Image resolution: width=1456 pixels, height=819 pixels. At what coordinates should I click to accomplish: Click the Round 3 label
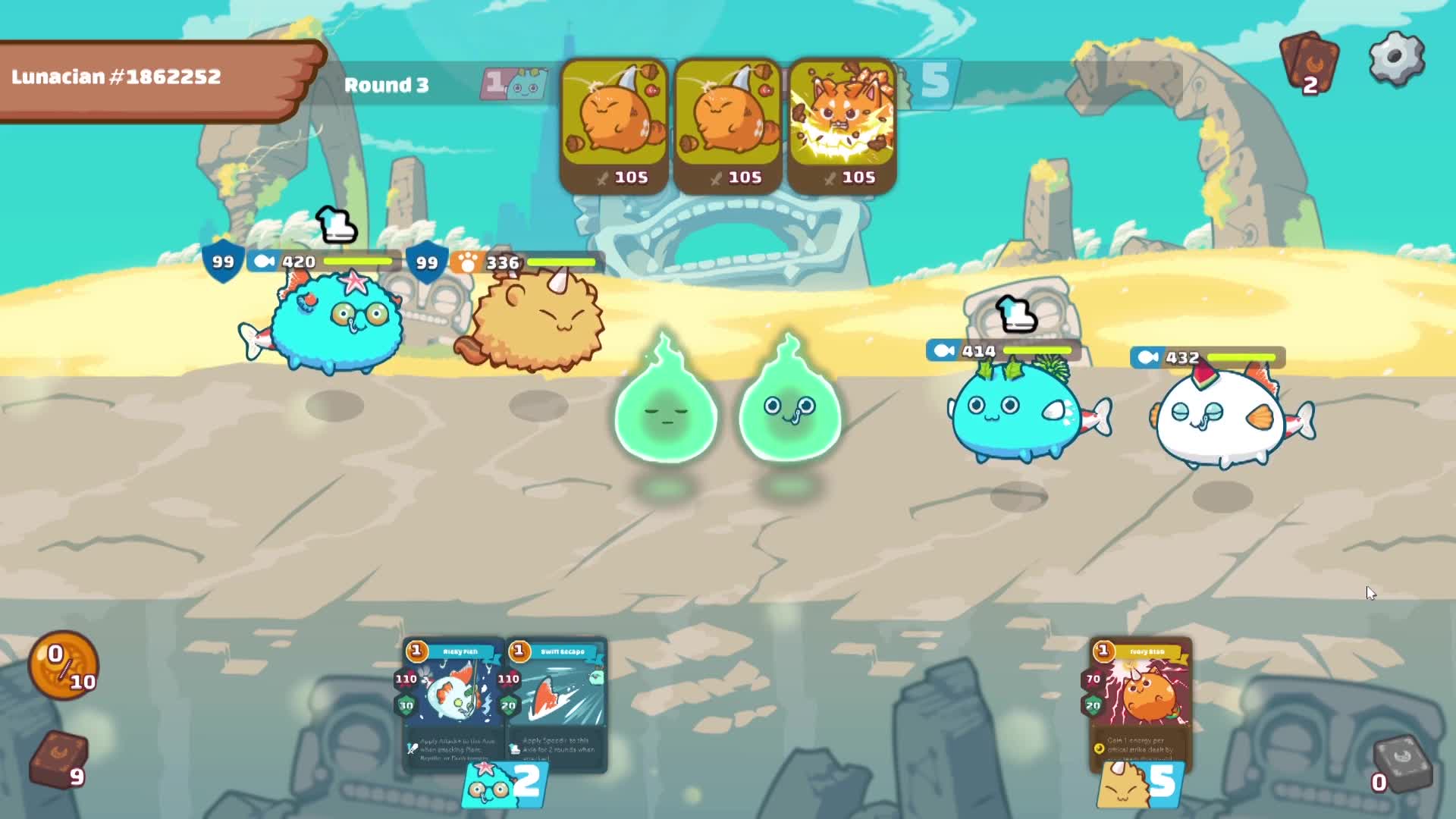tap(388, 85)
